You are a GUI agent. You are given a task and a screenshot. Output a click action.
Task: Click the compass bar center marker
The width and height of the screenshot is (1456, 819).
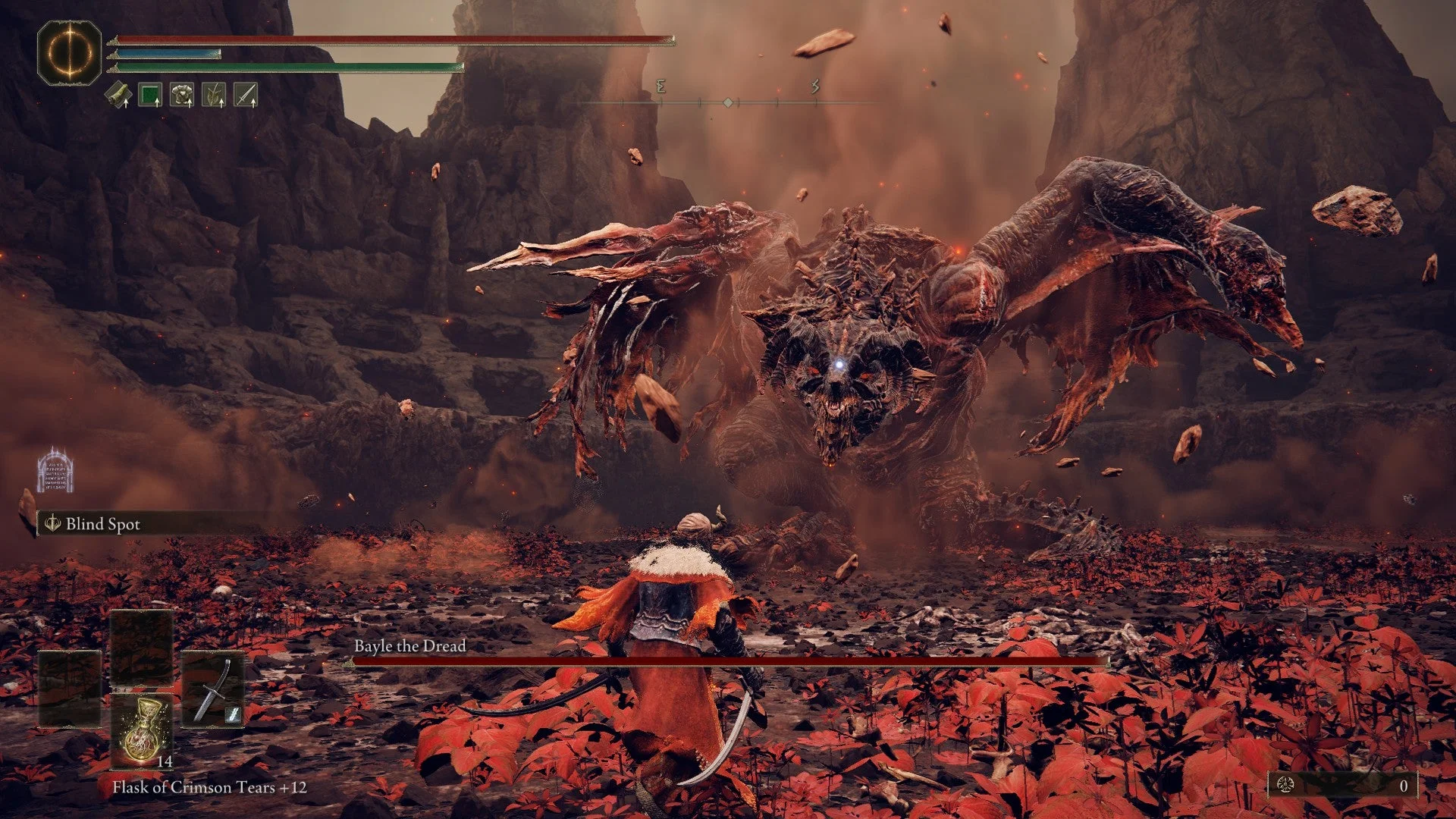[x=728, y=102]
